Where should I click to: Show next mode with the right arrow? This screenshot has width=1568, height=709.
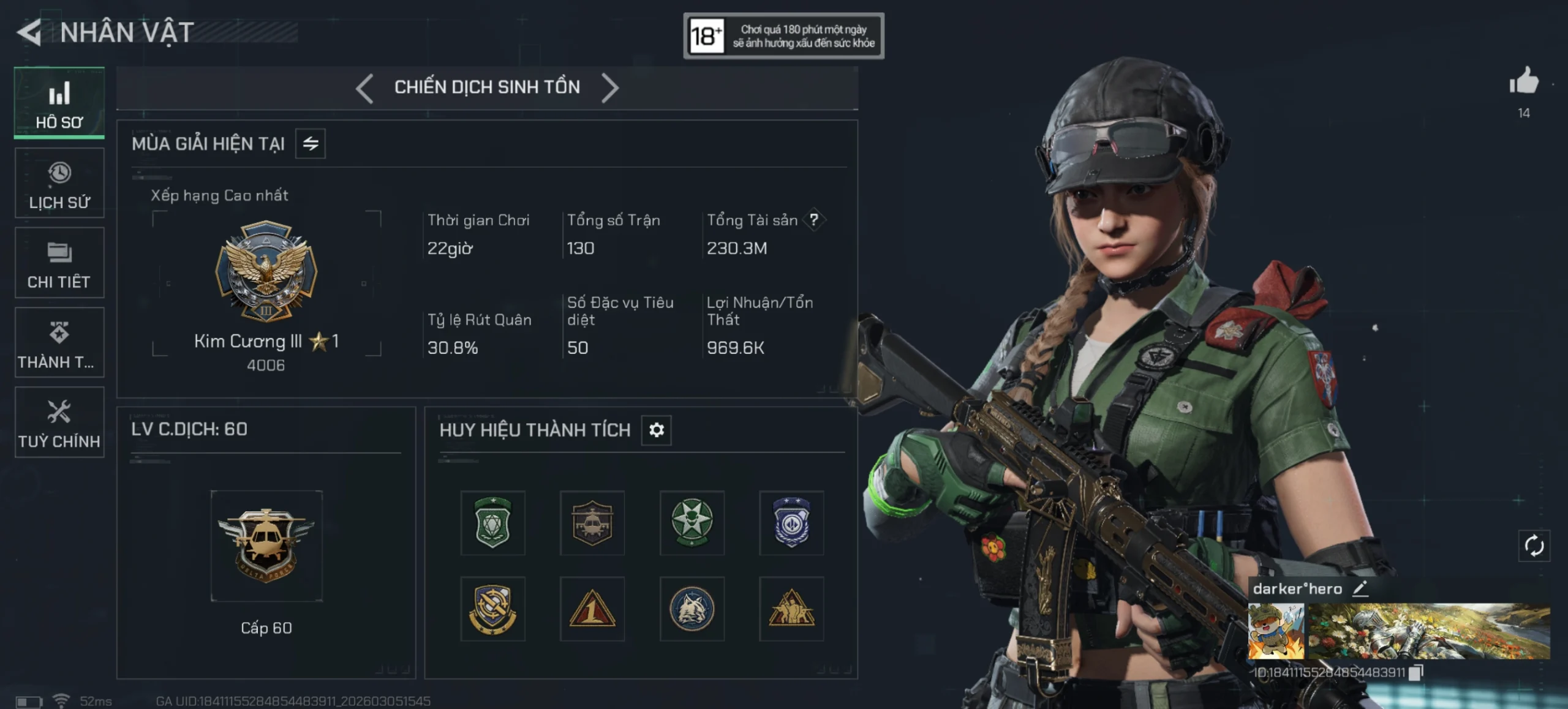609,88
